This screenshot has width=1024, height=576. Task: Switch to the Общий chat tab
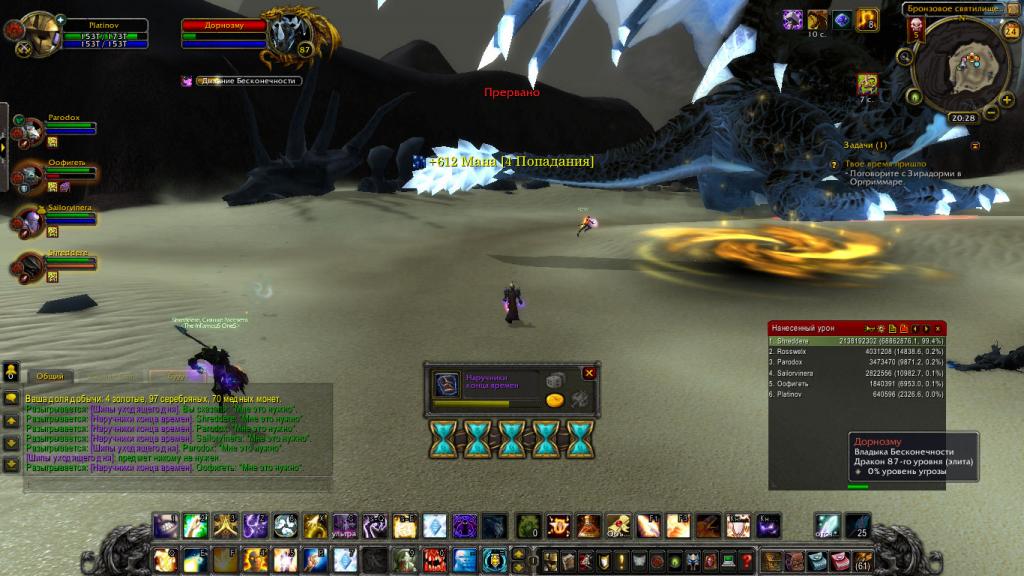click(x=49, y=377)
